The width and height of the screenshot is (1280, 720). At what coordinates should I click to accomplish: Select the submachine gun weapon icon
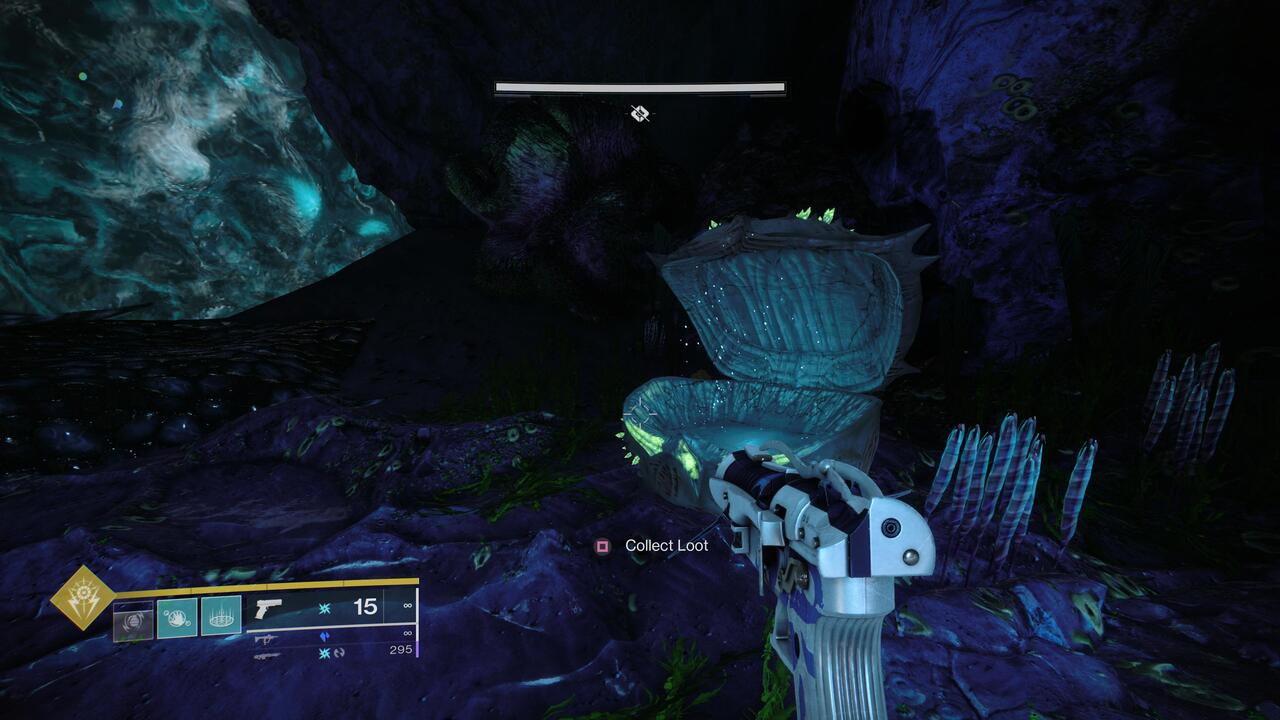(x=265, y=639)
